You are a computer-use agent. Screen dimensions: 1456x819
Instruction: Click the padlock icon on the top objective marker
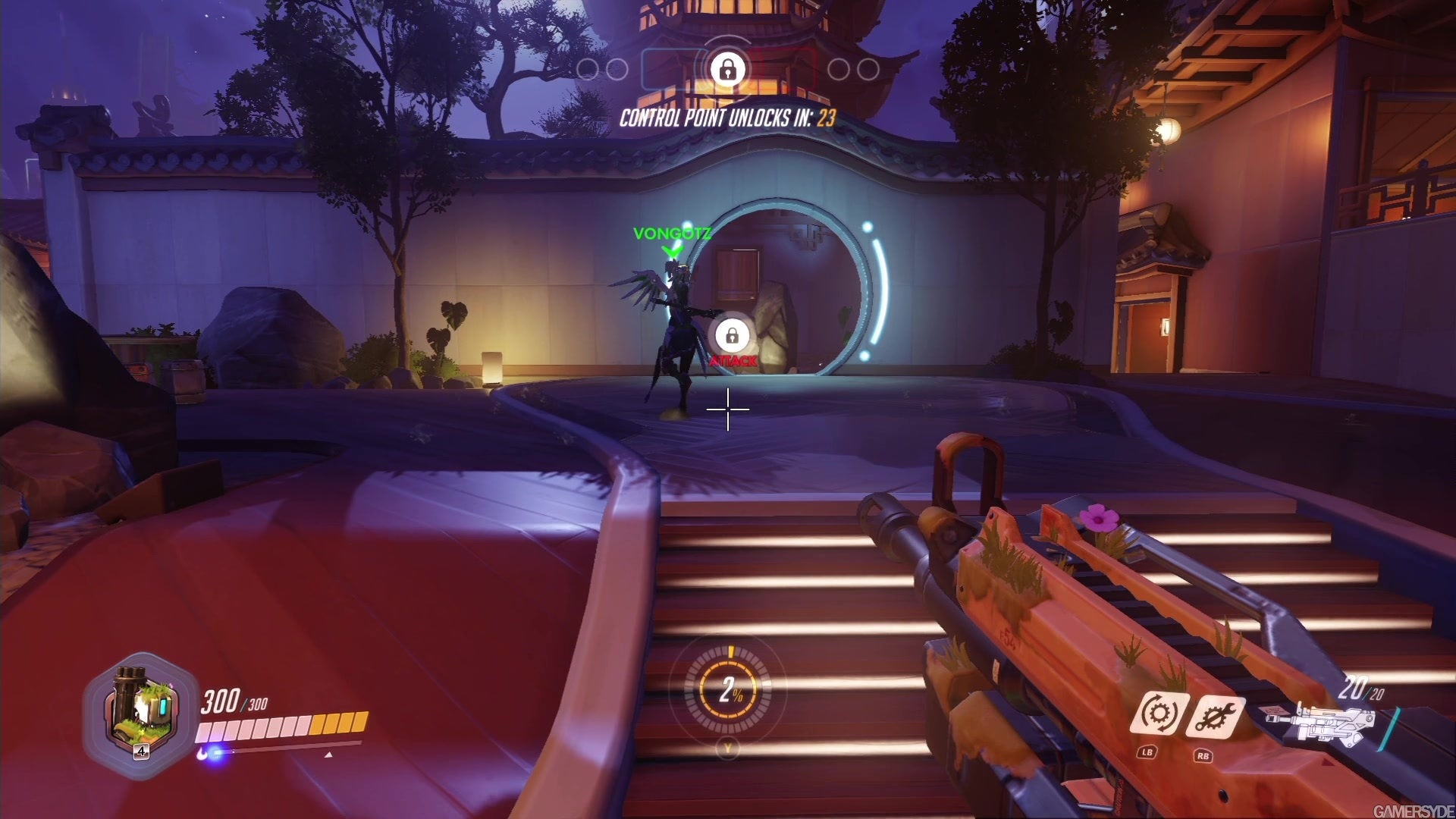[728, 70]
